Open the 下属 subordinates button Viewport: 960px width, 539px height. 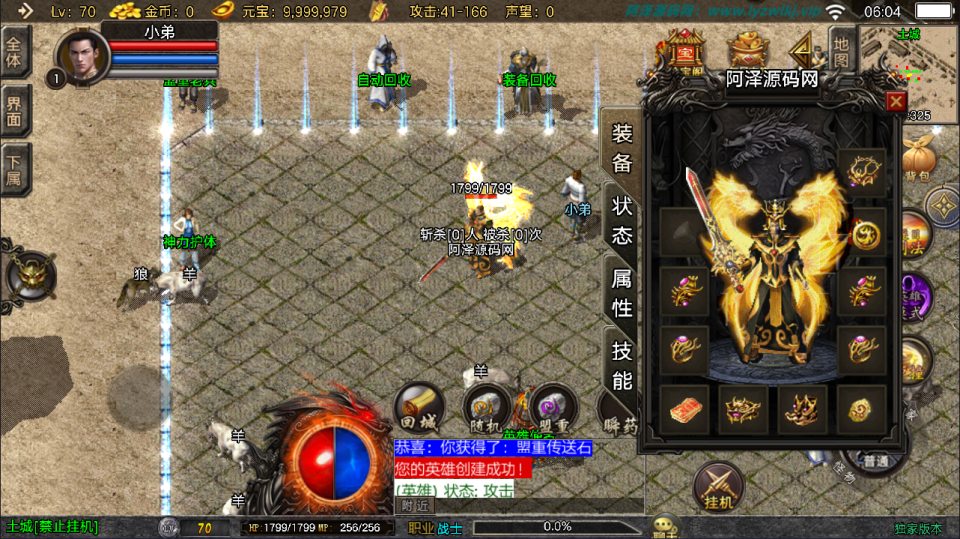pyautogui.click(x=15, y=169)
